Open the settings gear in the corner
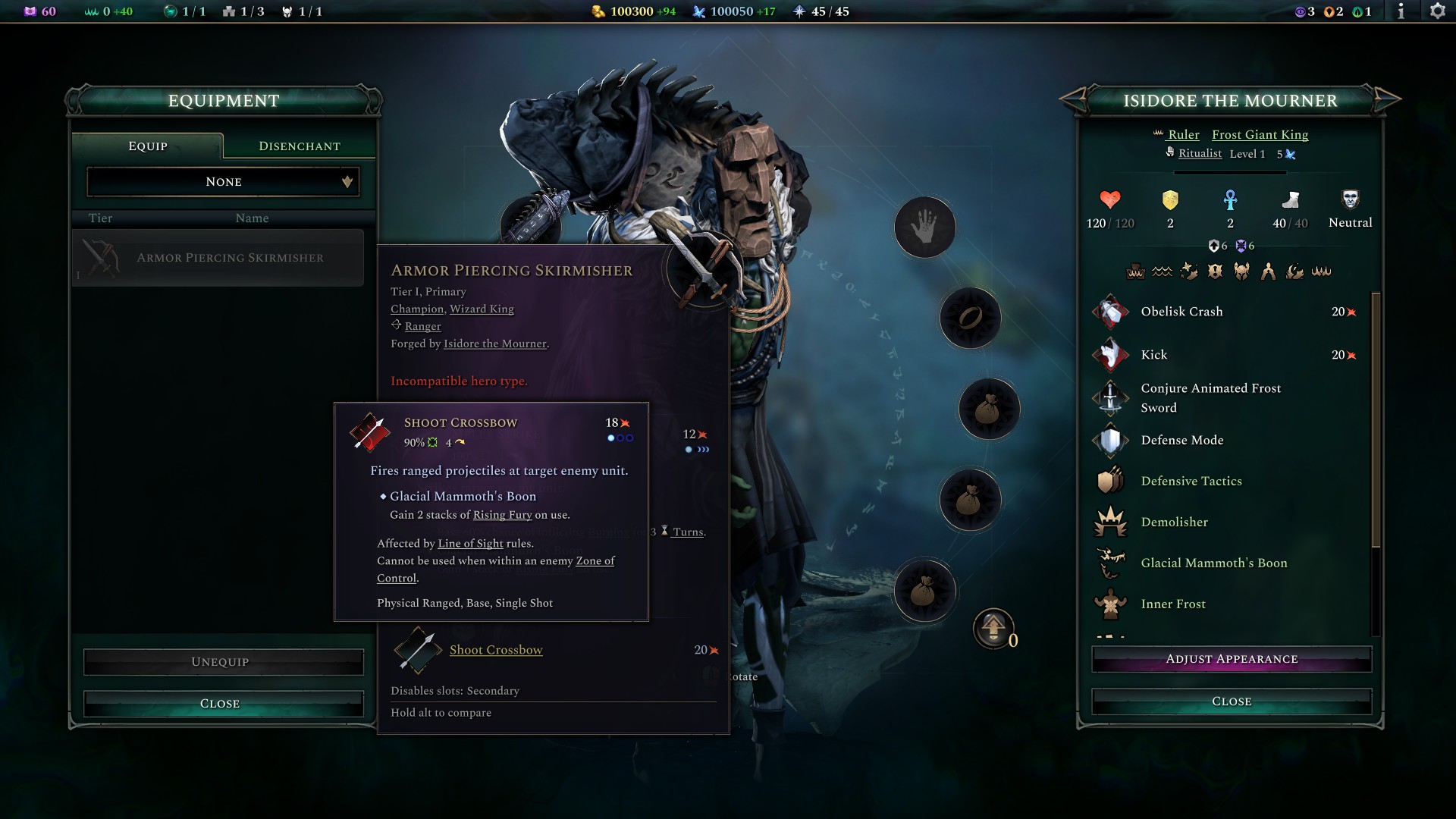Screen dimensions: 1456x819 pos(1438,11)
